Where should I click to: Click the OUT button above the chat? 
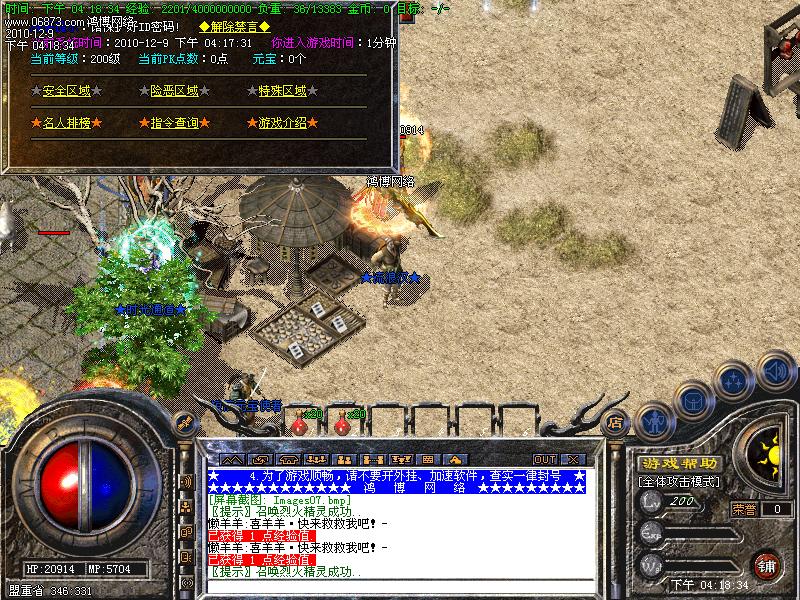[x=544, y=459]
